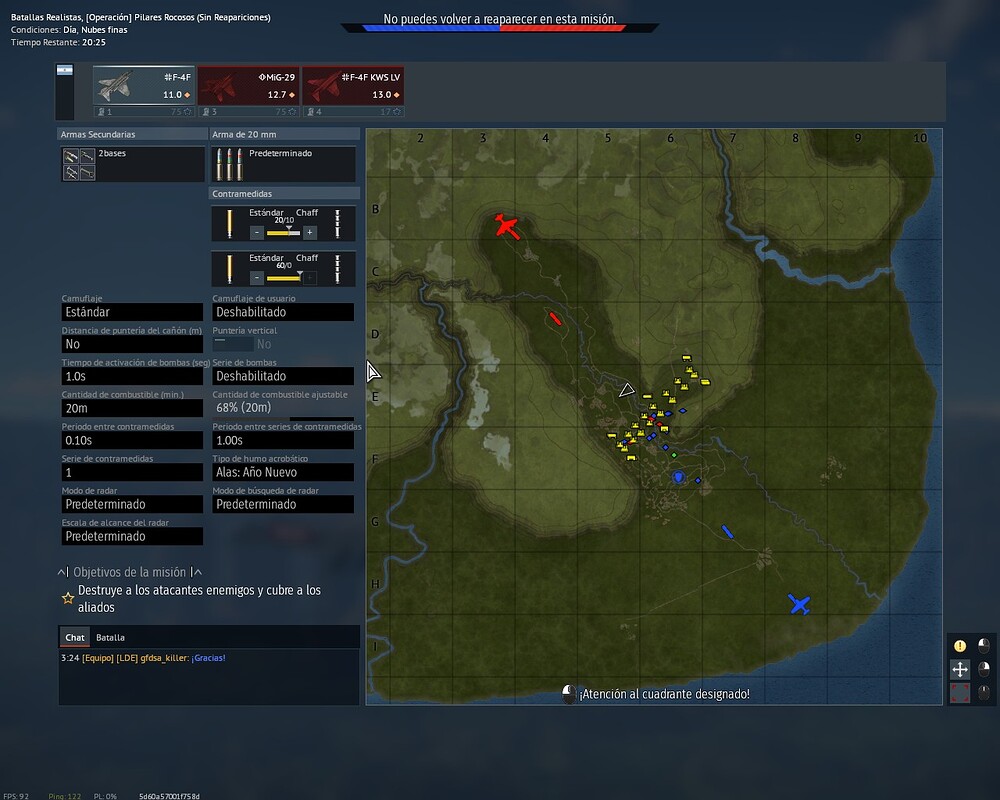The width and height of the screenshot is (1000, 800).
Task: Click the yellow exclamation map ping icon
Action: click(960, 646)
